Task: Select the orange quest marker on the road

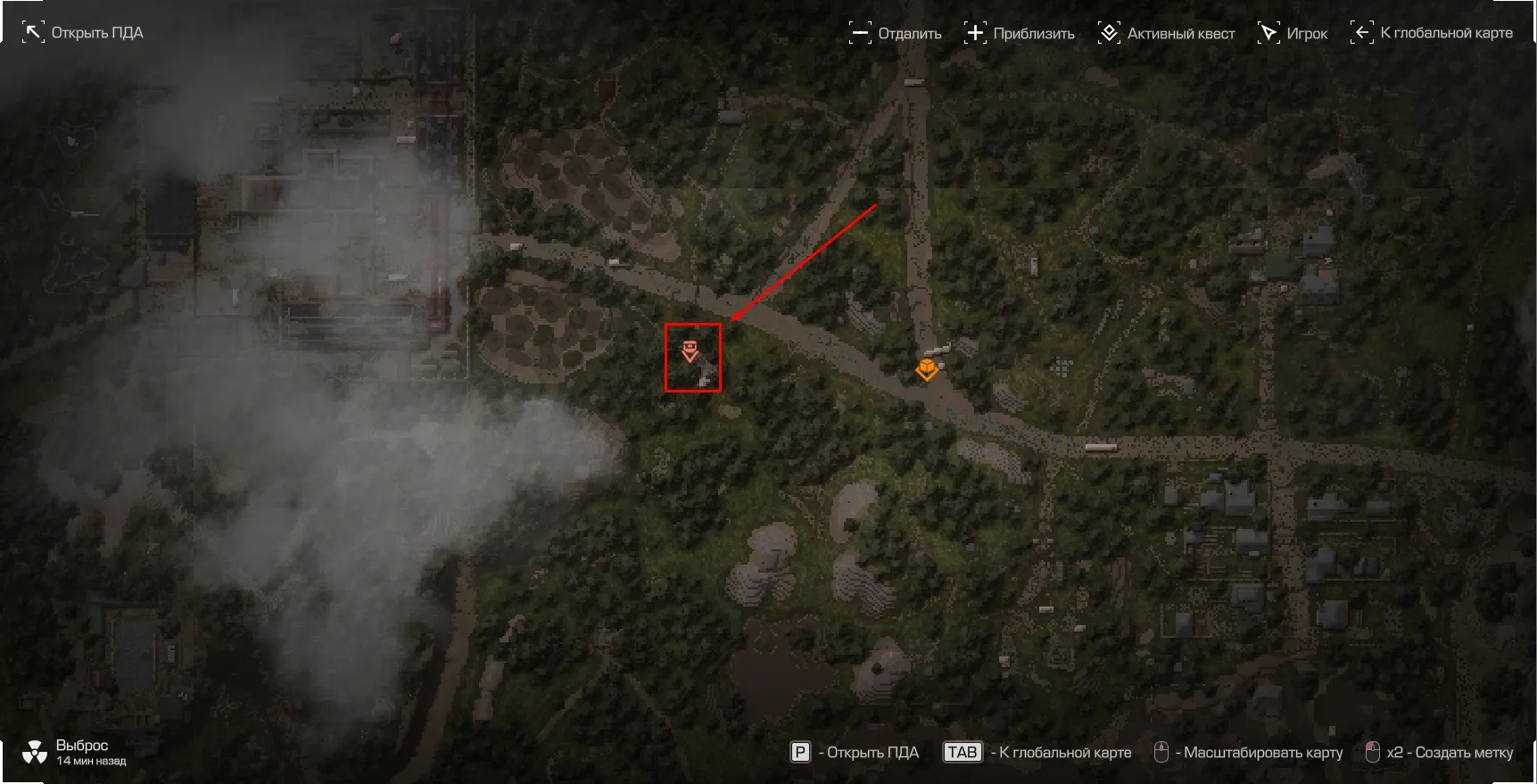Action: tap(927, 368)
